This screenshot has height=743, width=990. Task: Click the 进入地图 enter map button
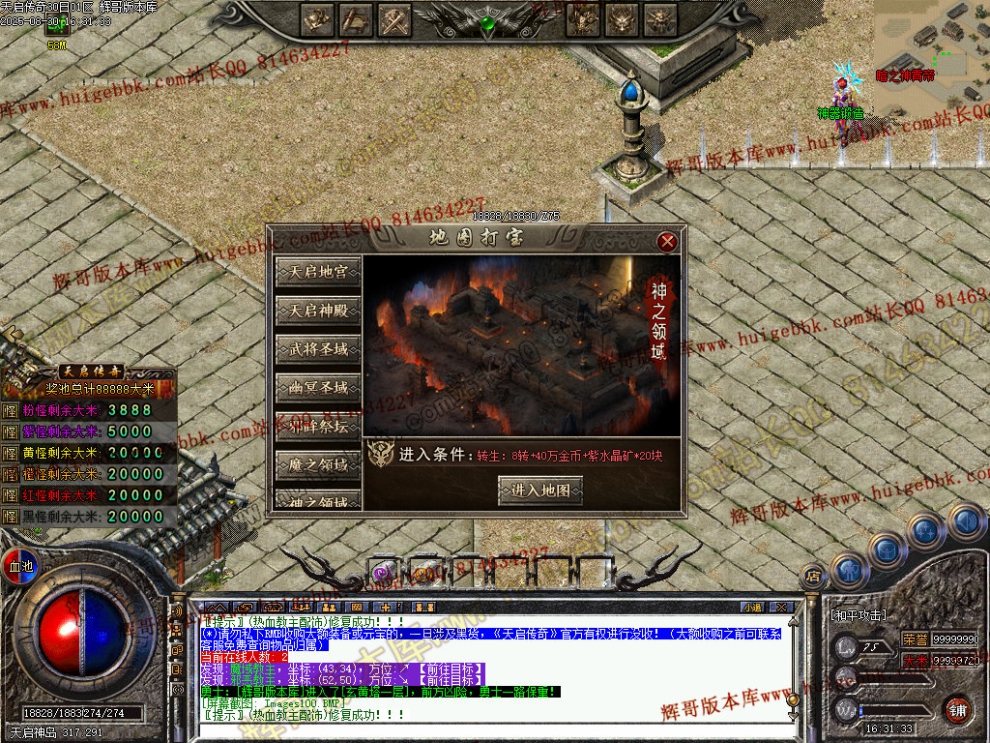point(540,490)
